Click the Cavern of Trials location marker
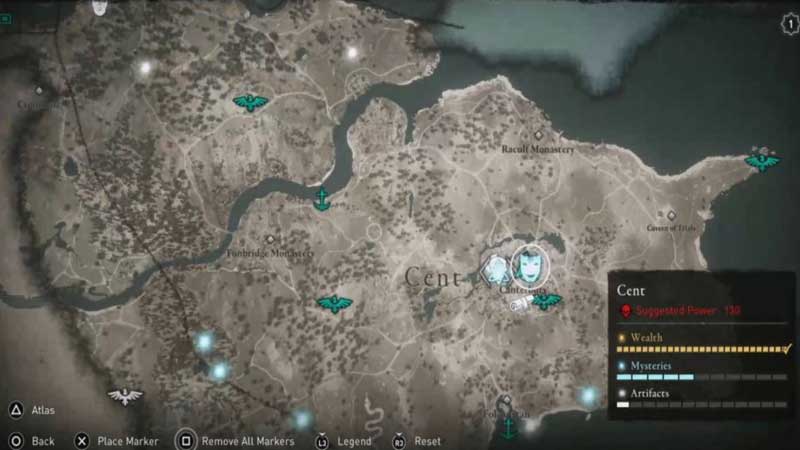 click(x=673, y=215)
